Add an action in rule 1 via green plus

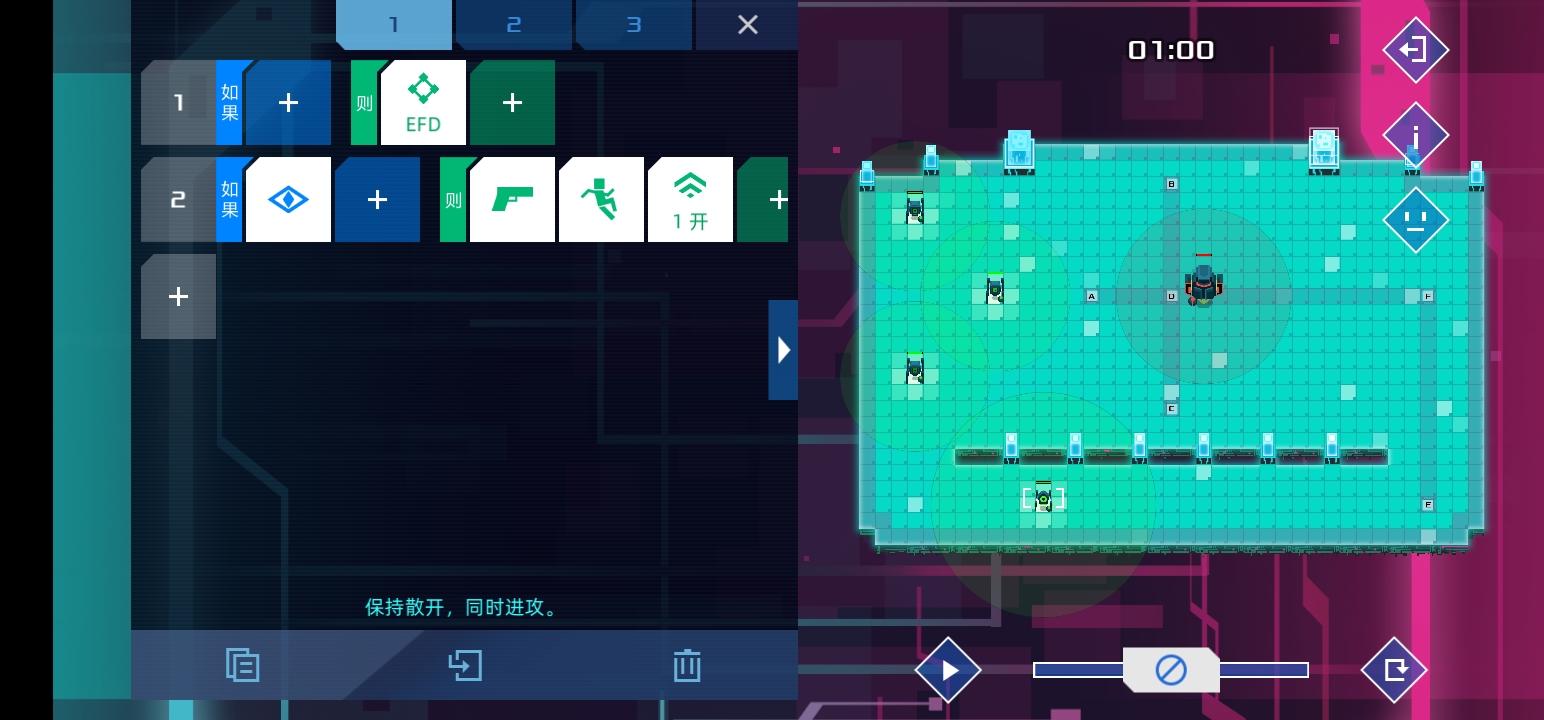512,101
